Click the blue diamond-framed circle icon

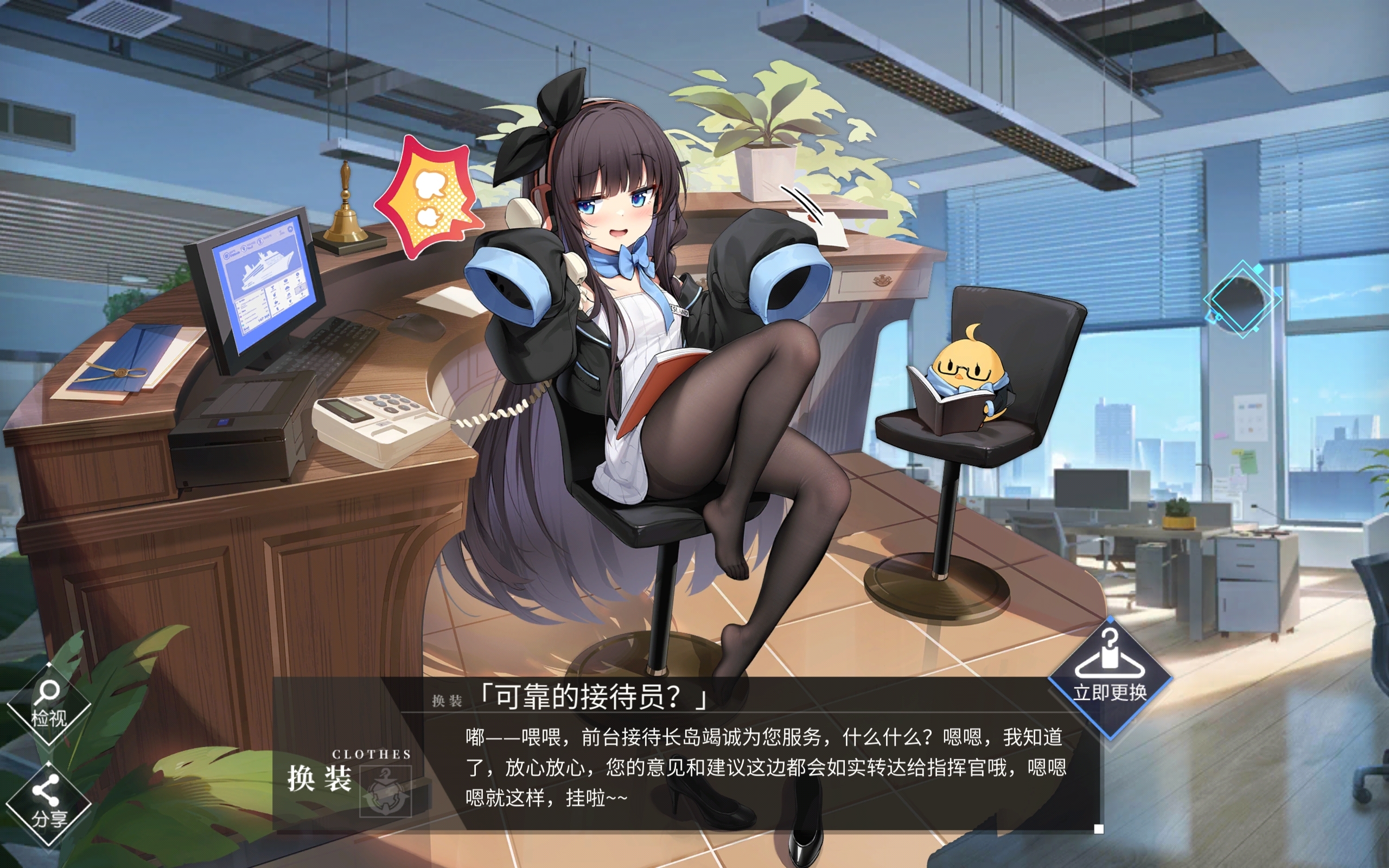click(1242, 299)
